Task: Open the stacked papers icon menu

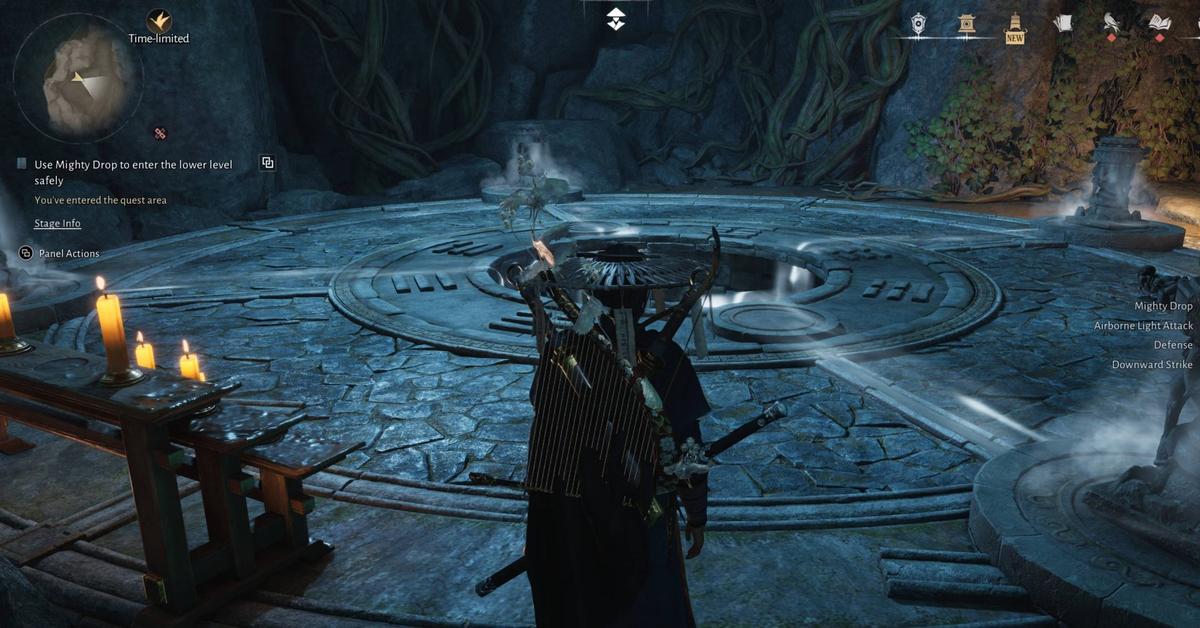Action: click(x=1063, y=23)
